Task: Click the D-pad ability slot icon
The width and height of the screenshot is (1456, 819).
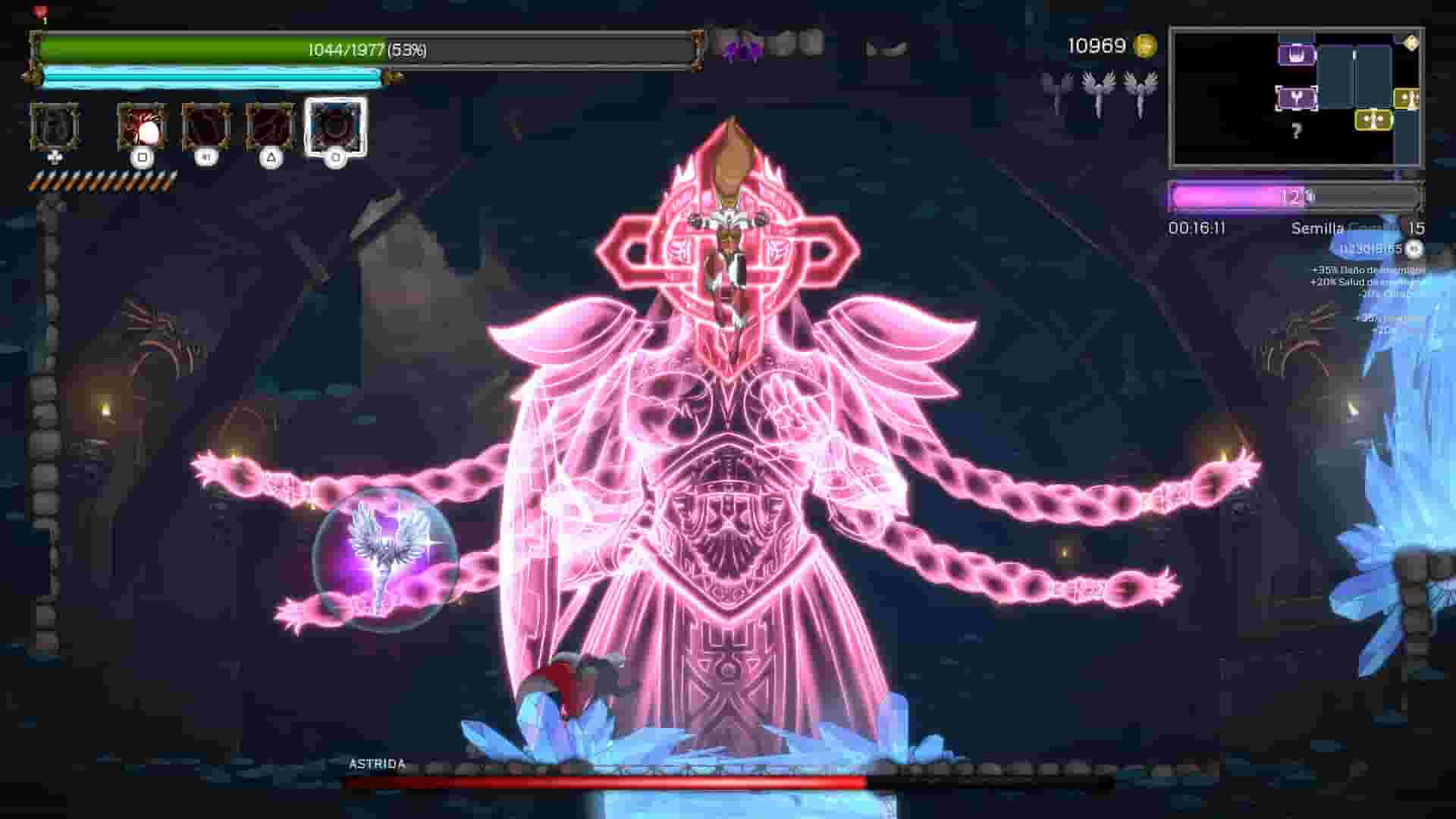Action: [x=56, y=129]
